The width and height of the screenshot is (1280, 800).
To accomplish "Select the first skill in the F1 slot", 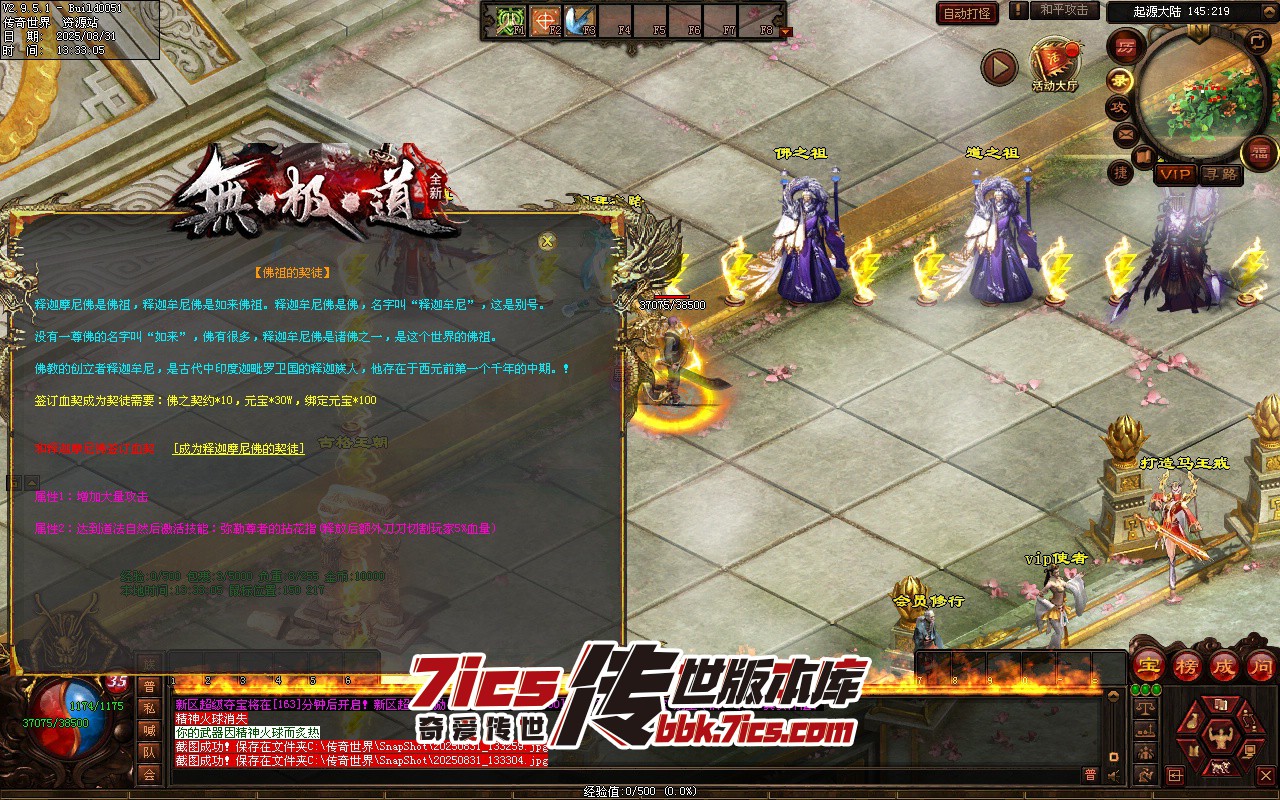I will point(510,20).
